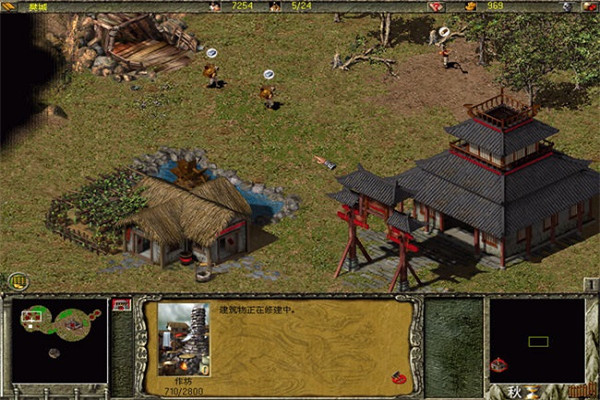
Task: Toggle the small red icon beside the left minimap
Action: tap(122, 303)
